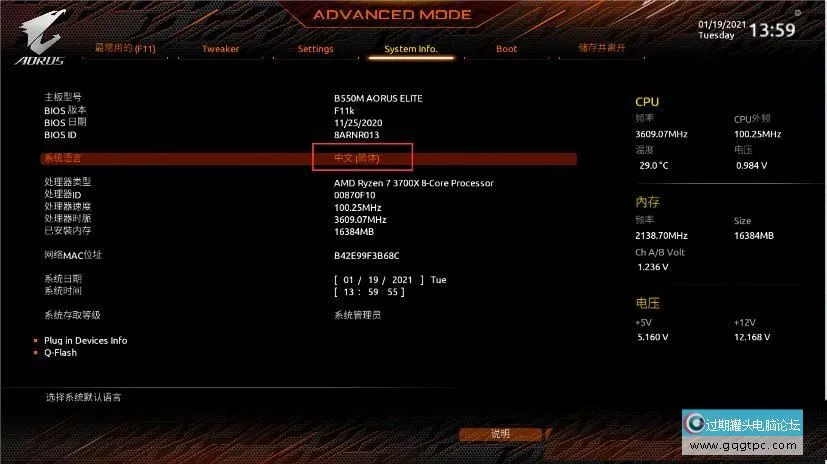Launch the Q-Flash utility entry

tap(60, 353)
